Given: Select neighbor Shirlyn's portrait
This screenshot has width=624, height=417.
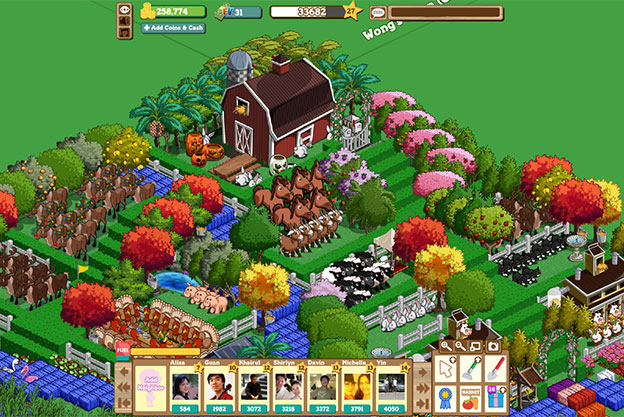Looking at the screenshot, I should (x=286, y=386).
